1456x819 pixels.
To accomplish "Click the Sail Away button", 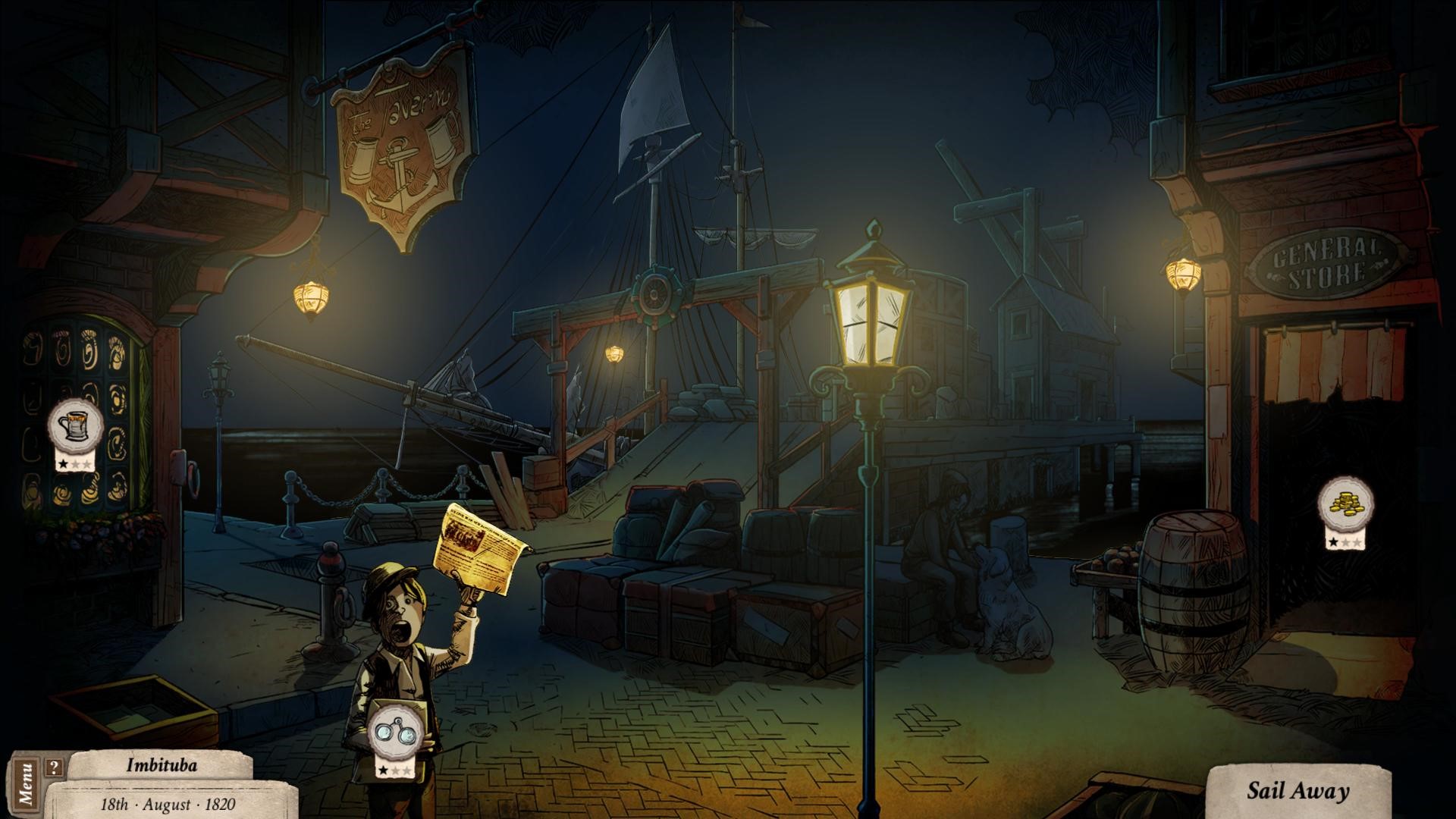I will pyautogui.click(x=1298, y=792).
